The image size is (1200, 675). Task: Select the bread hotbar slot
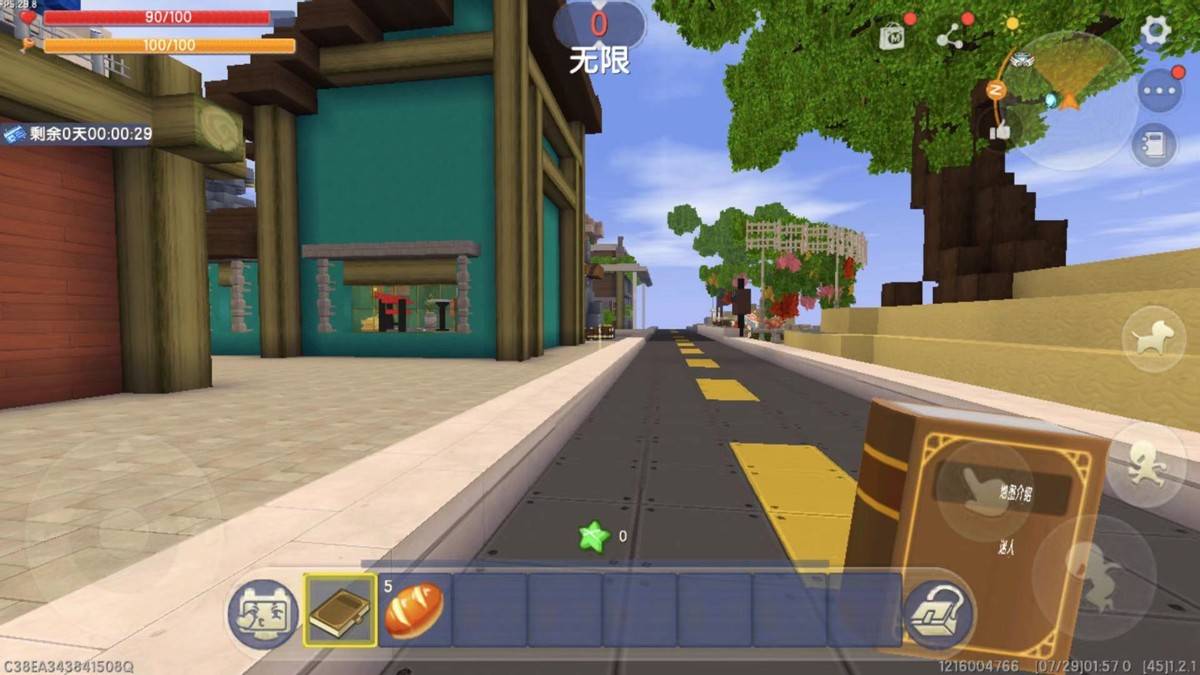click(414, 610)
